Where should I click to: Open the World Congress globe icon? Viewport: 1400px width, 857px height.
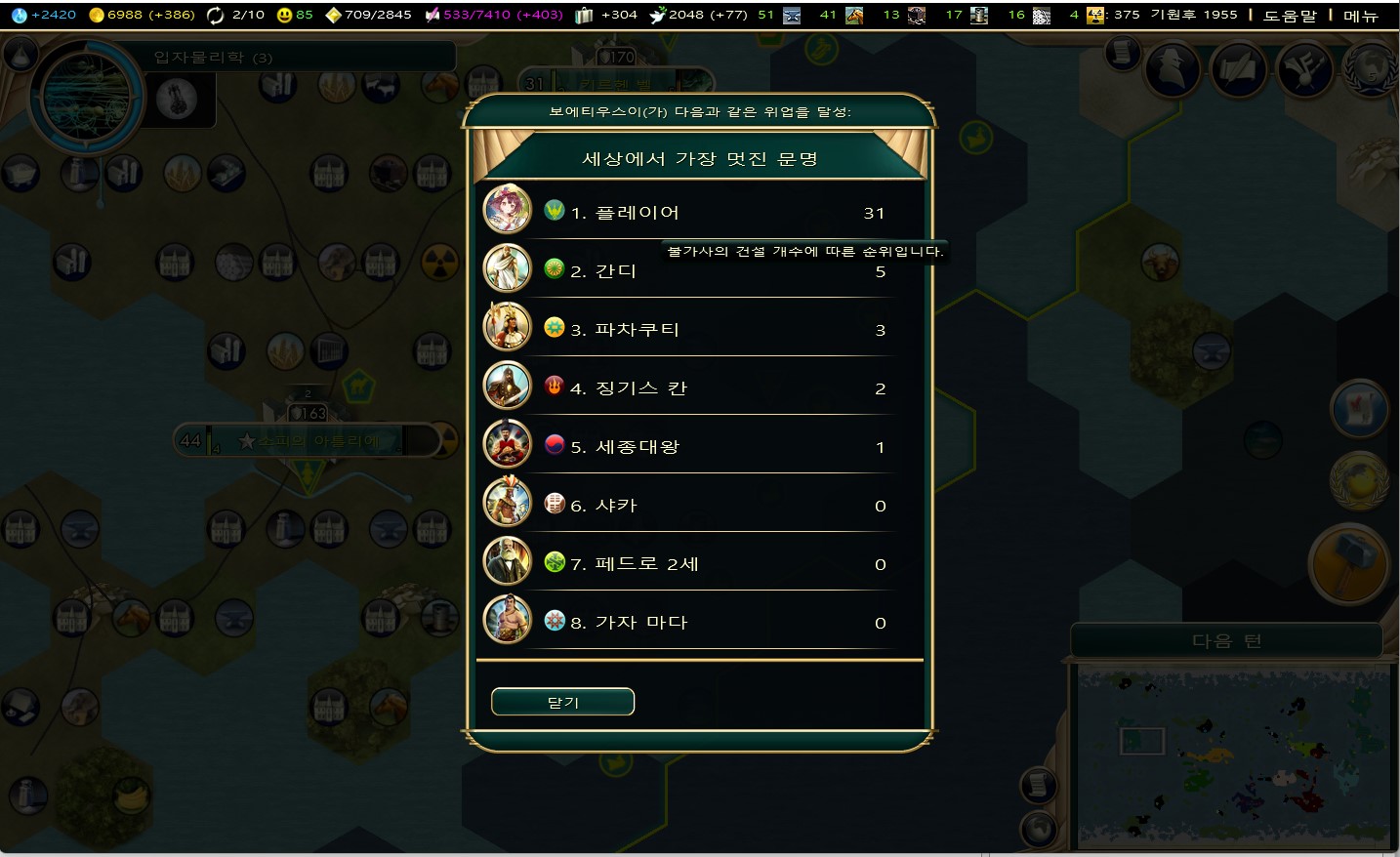(1370, 69)
